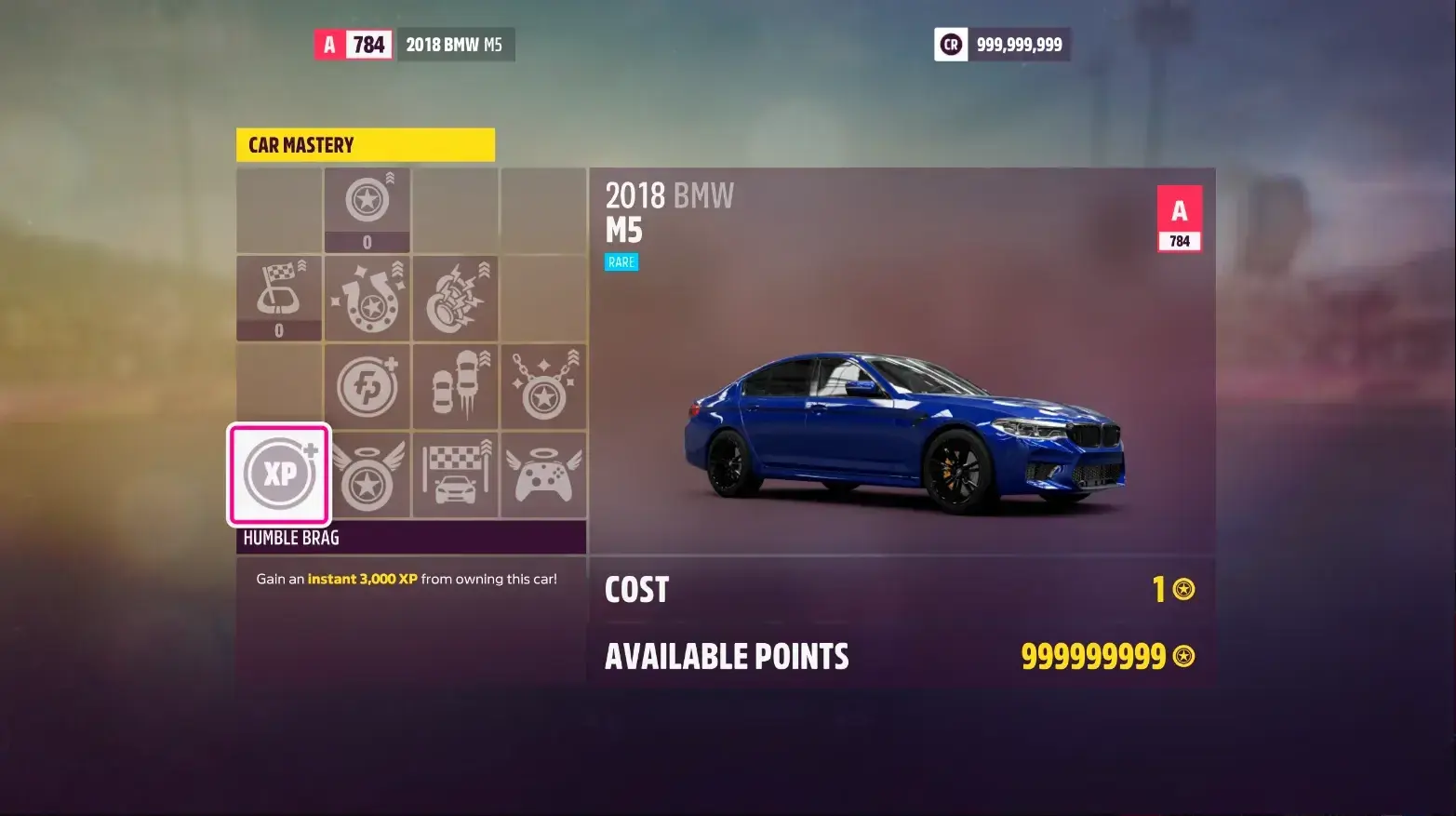
Task: Click the Humble Brag perk description text
Action: coord(407,578)
